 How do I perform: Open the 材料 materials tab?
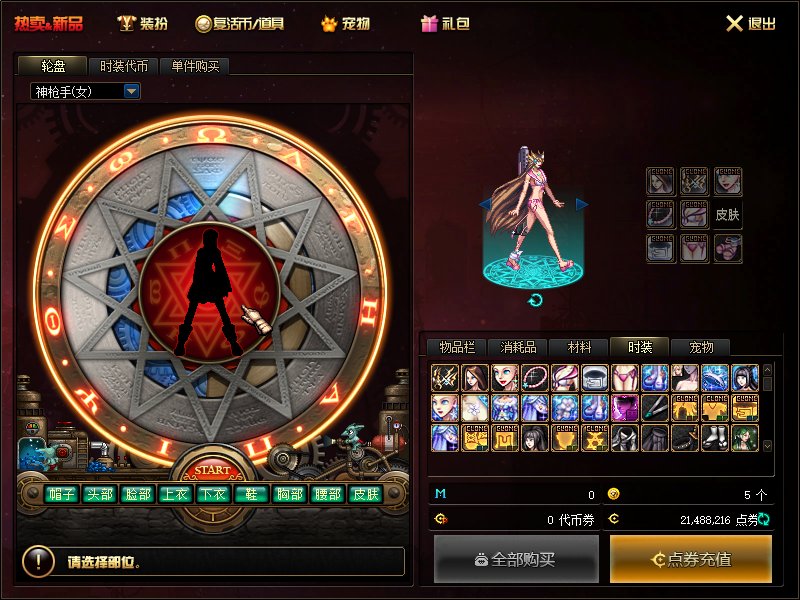[x=579, y=348]
